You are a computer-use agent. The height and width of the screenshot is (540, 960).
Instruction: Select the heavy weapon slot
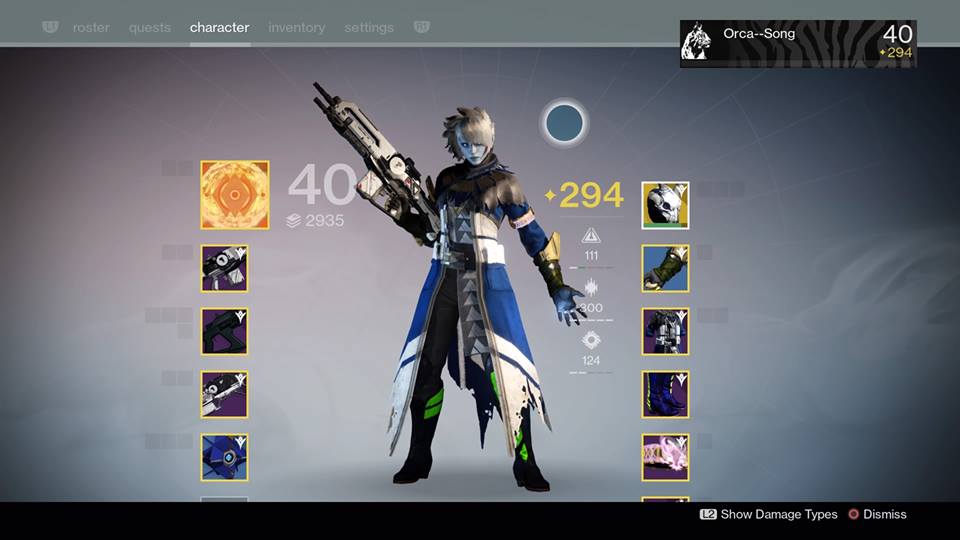tap(225, 394)
